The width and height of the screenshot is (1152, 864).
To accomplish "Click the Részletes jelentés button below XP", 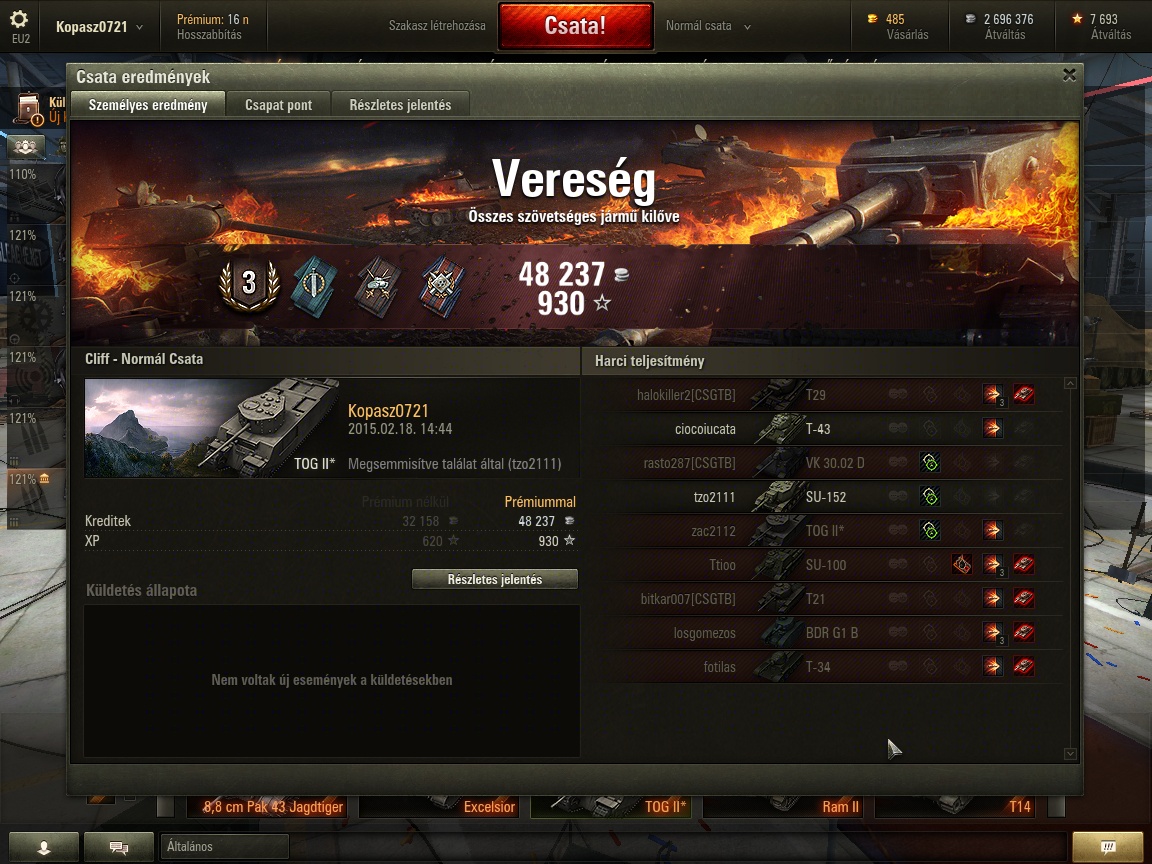I will point(495,580).
